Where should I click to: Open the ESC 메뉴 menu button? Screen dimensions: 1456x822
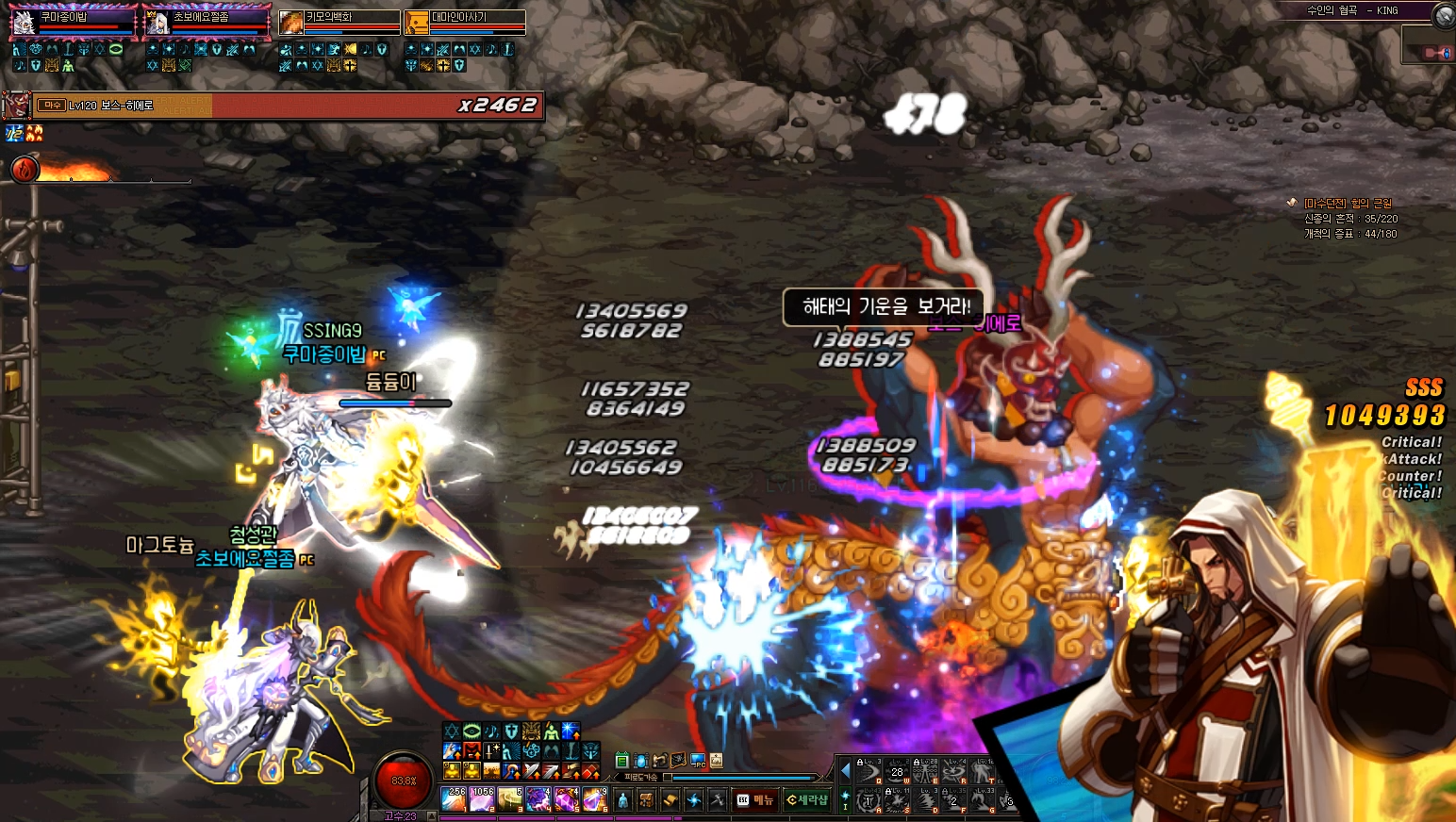coord(754,800)
